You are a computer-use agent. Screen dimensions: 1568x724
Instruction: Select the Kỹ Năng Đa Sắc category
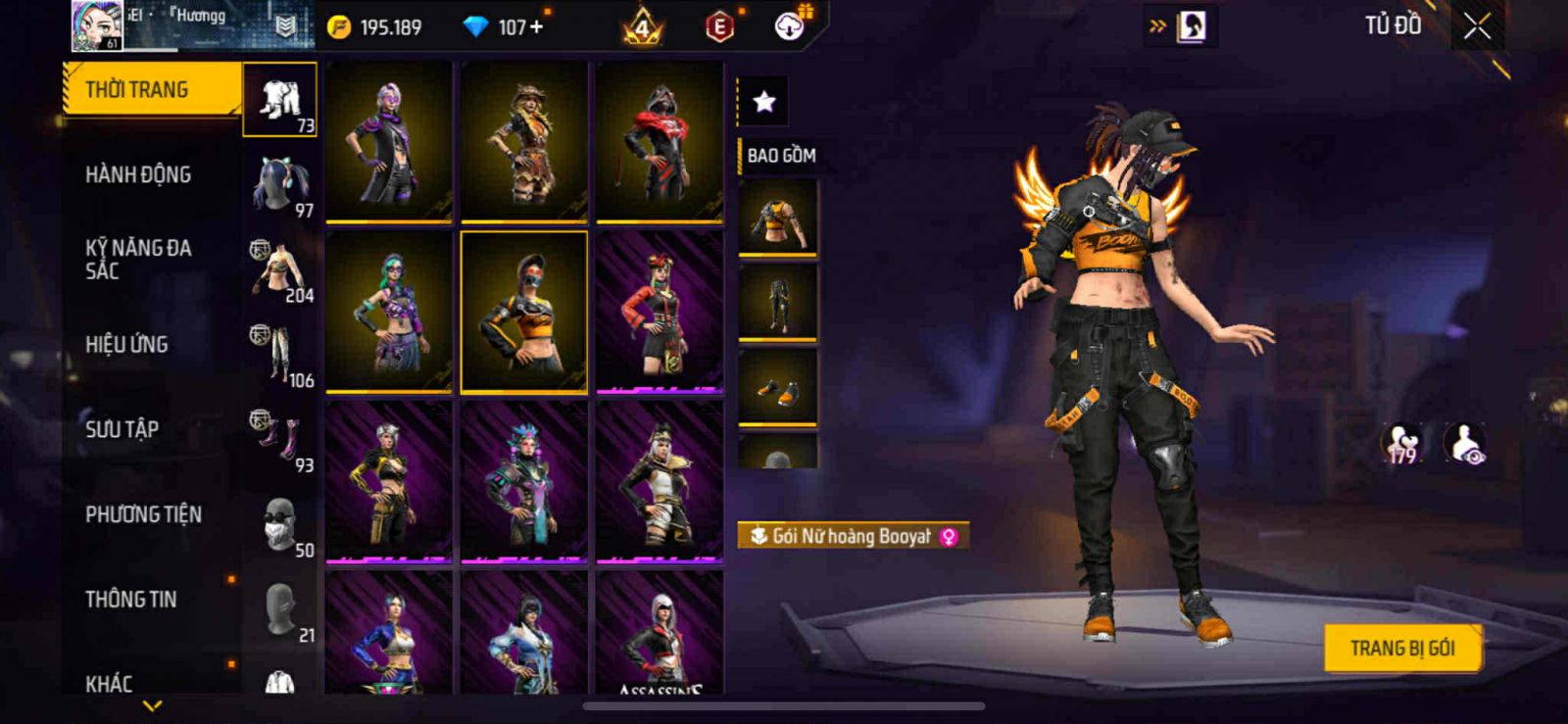click(x=138, y=260)
